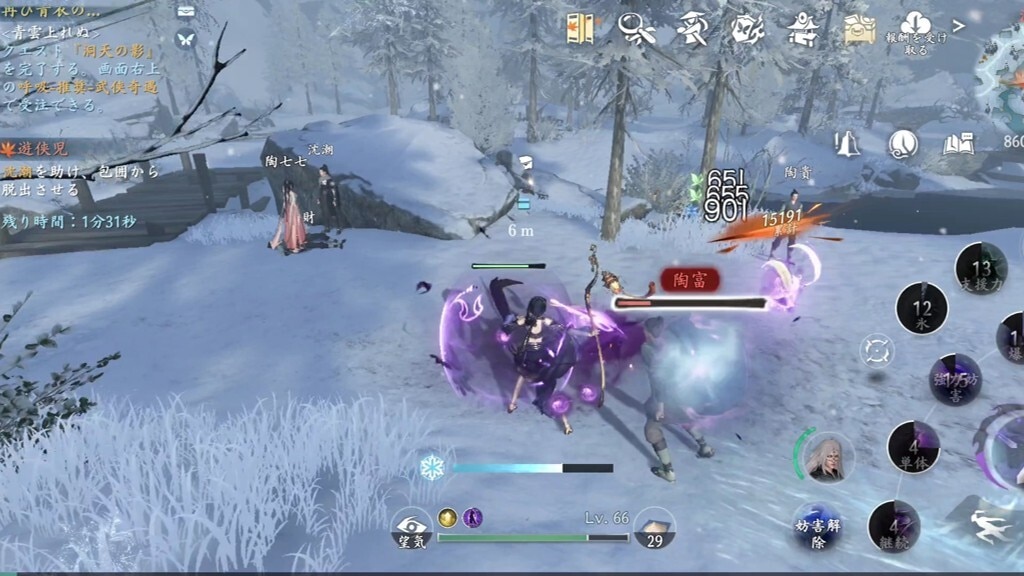The image size is (1024, 576).
Task: Toggle the target lock crosshair button
Action: pyautogui.click(x=877, y=351)
